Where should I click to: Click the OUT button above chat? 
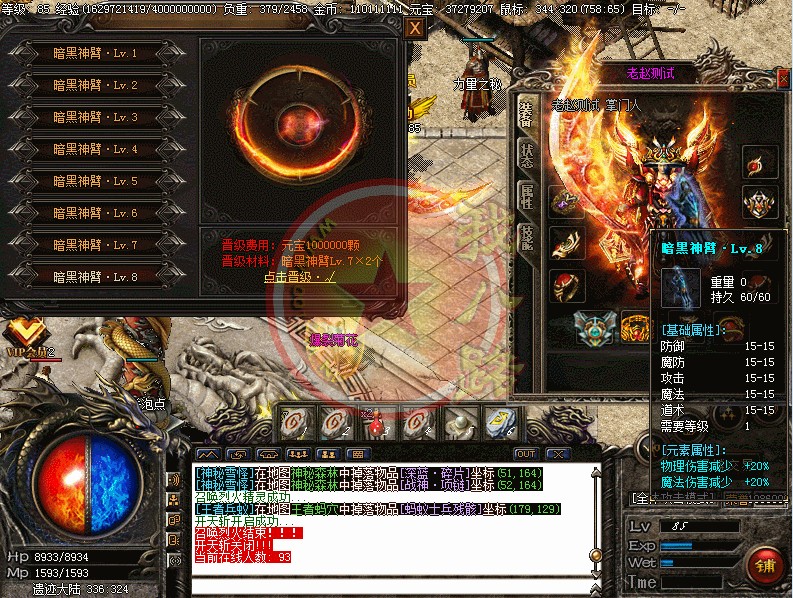(x=526, y=454)
